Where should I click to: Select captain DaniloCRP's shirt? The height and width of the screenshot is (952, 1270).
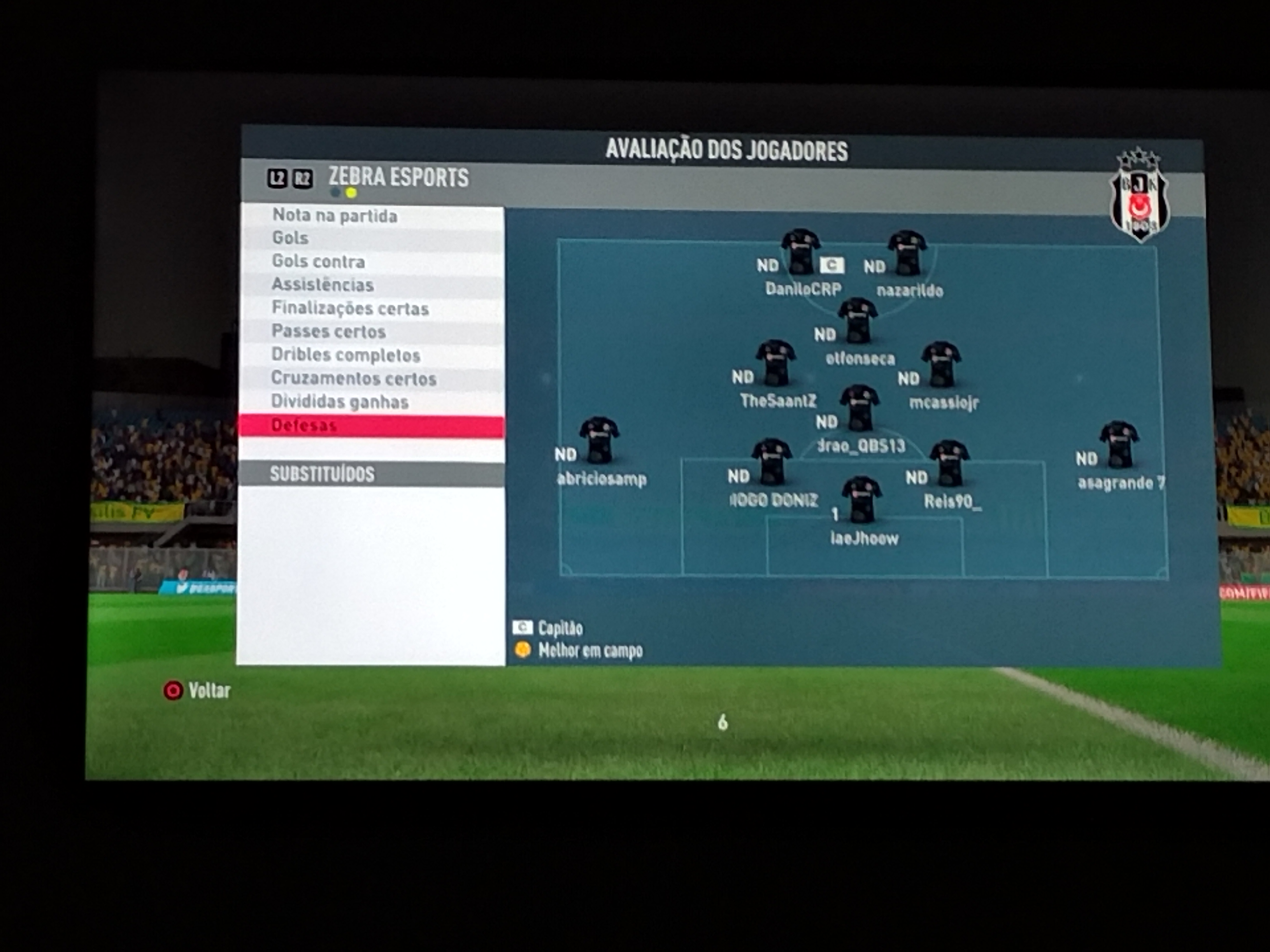coord(800,251)
